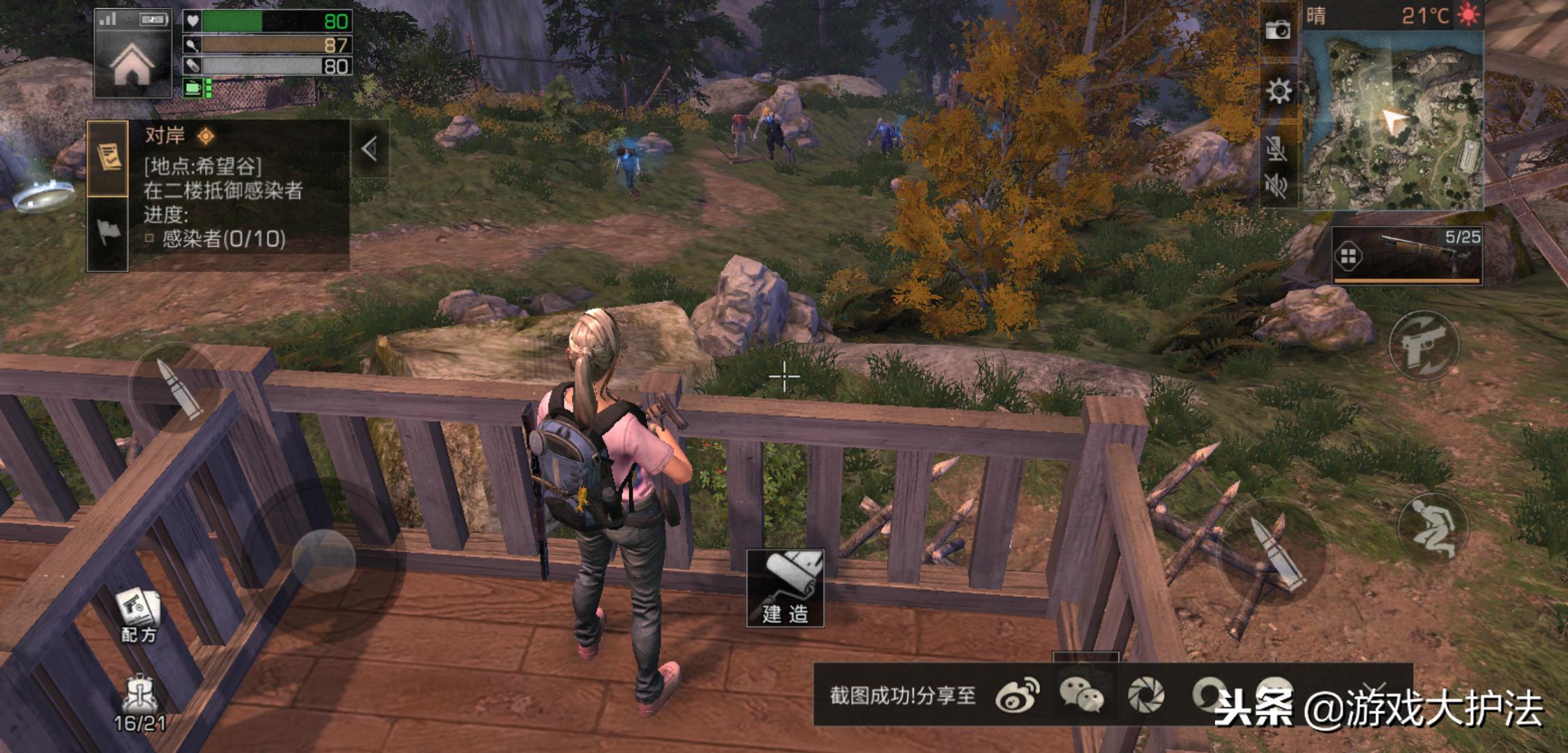Open the minimap
Screen dimensions: 1568x753
pos(1392,122)
